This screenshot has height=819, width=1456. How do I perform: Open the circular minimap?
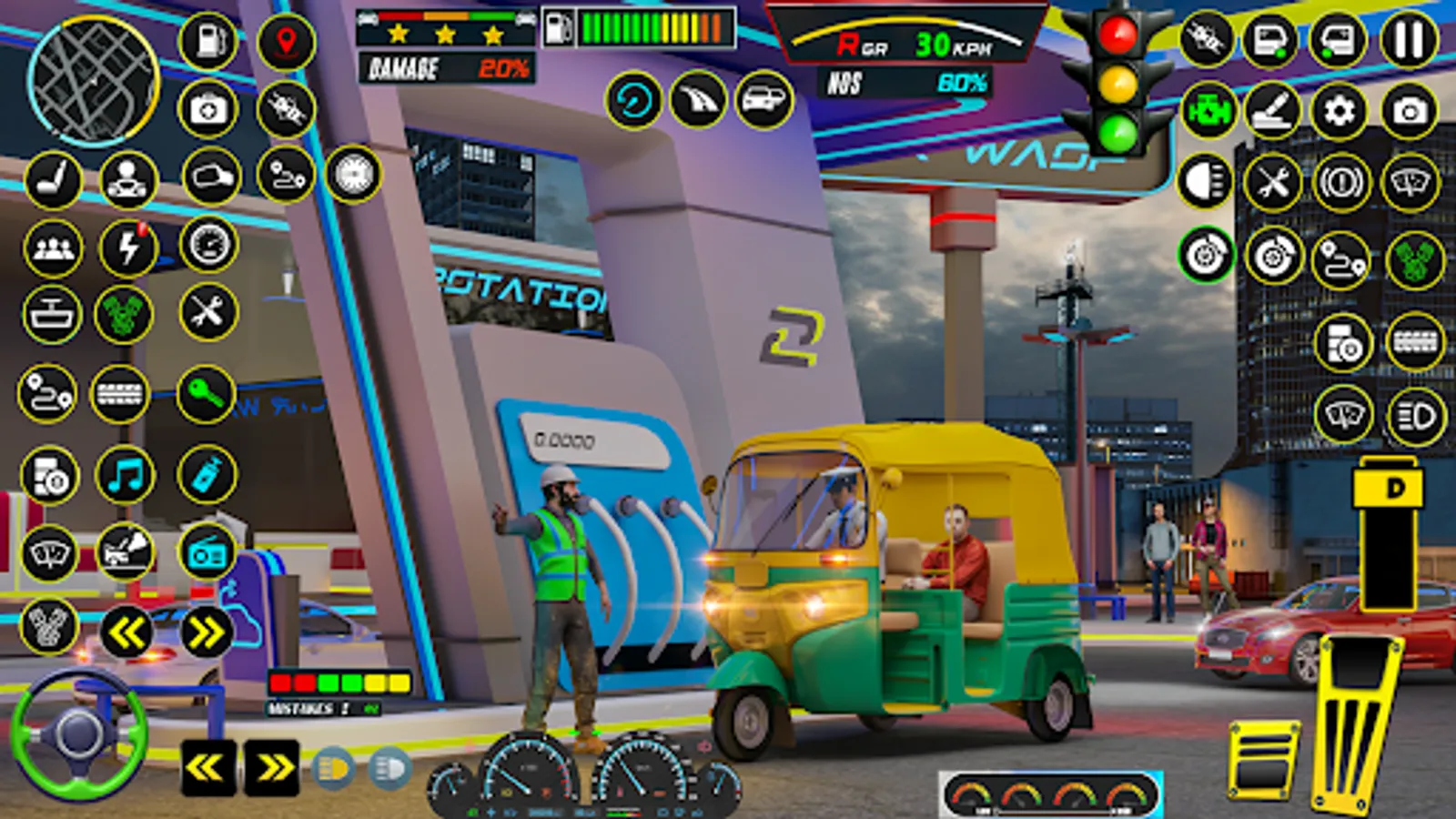tap(93, 82)
